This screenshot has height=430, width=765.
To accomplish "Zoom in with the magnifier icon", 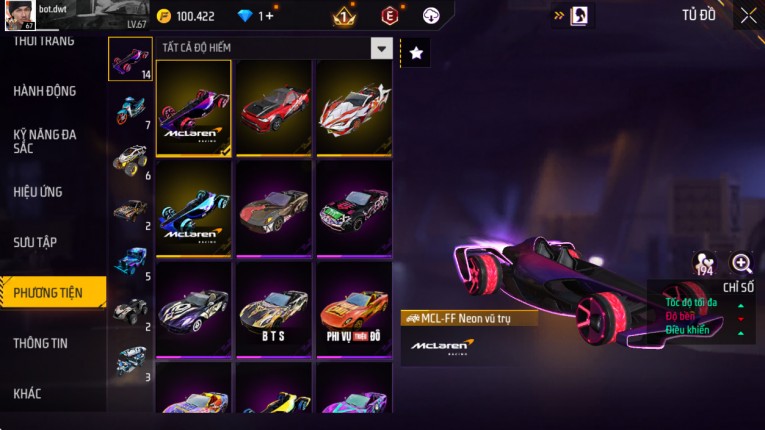I will click(742, 263).
